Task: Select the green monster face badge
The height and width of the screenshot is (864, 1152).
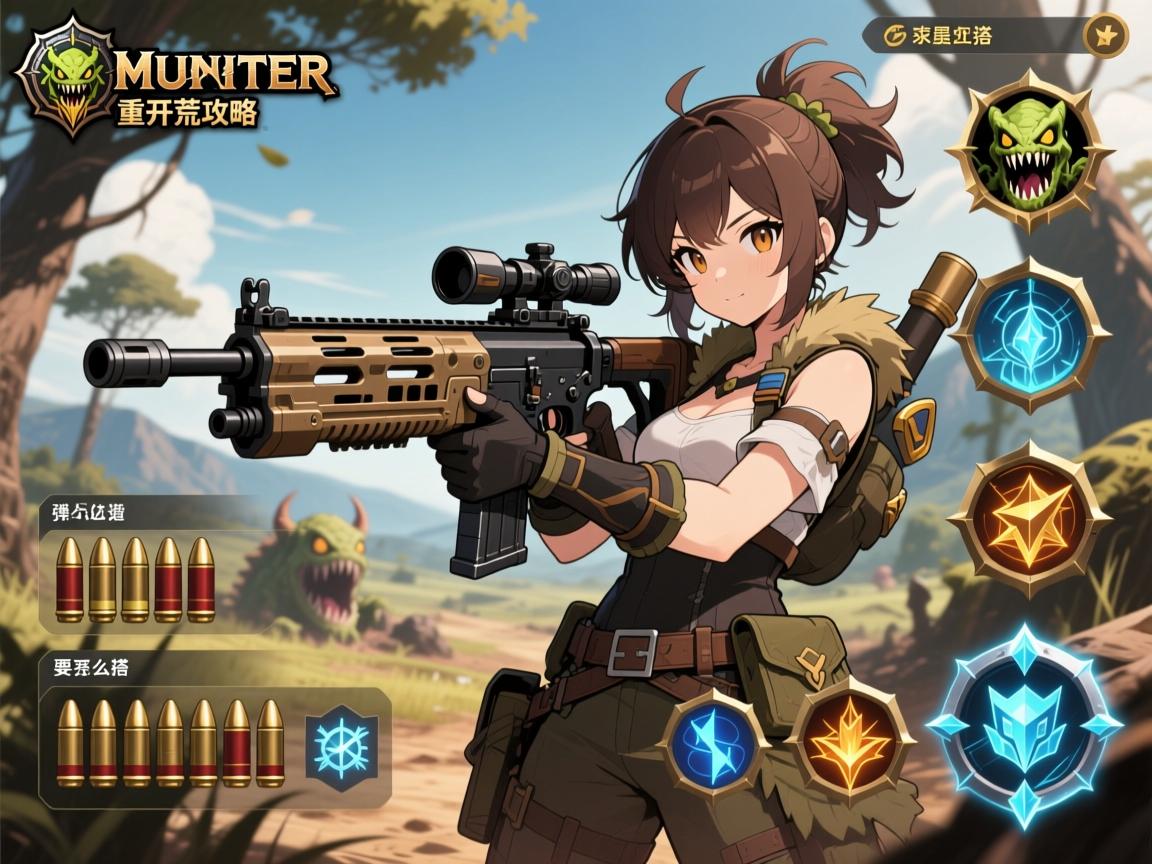Action: pyautogui.click(x=1029, y=151)
